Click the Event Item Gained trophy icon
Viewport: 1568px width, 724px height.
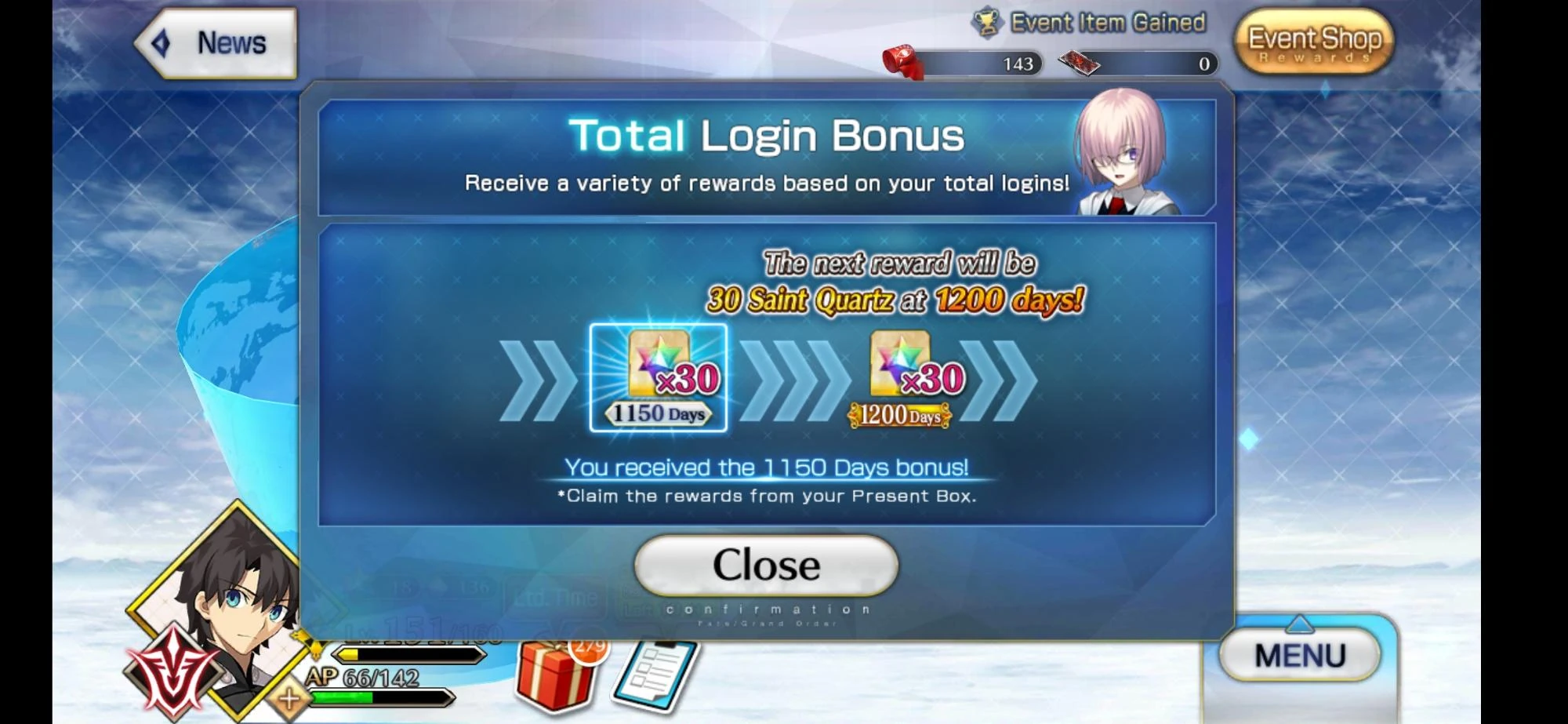[x=987, y=21]
